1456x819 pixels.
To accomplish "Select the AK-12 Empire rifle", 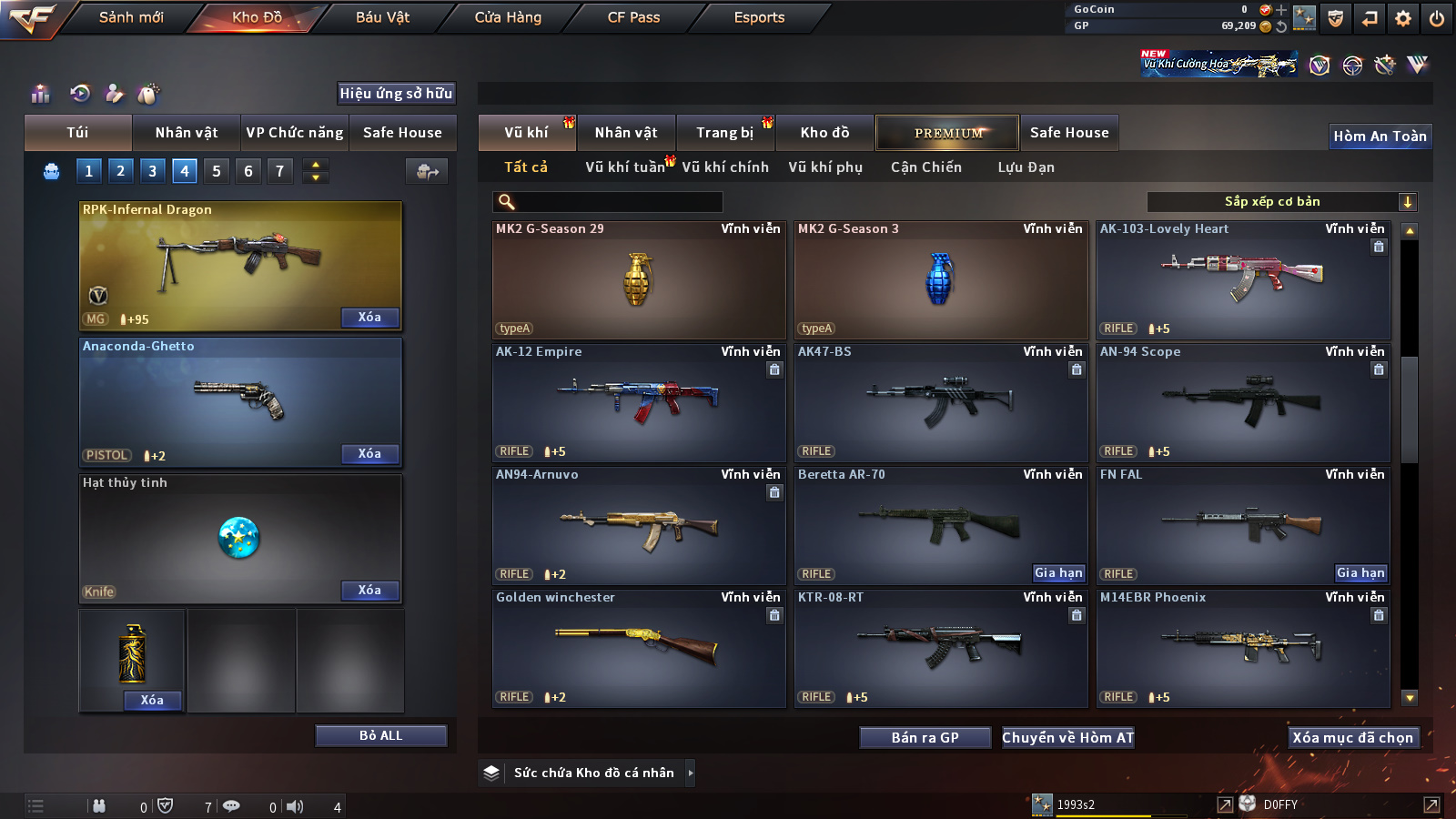I will [x=638, y=402].
